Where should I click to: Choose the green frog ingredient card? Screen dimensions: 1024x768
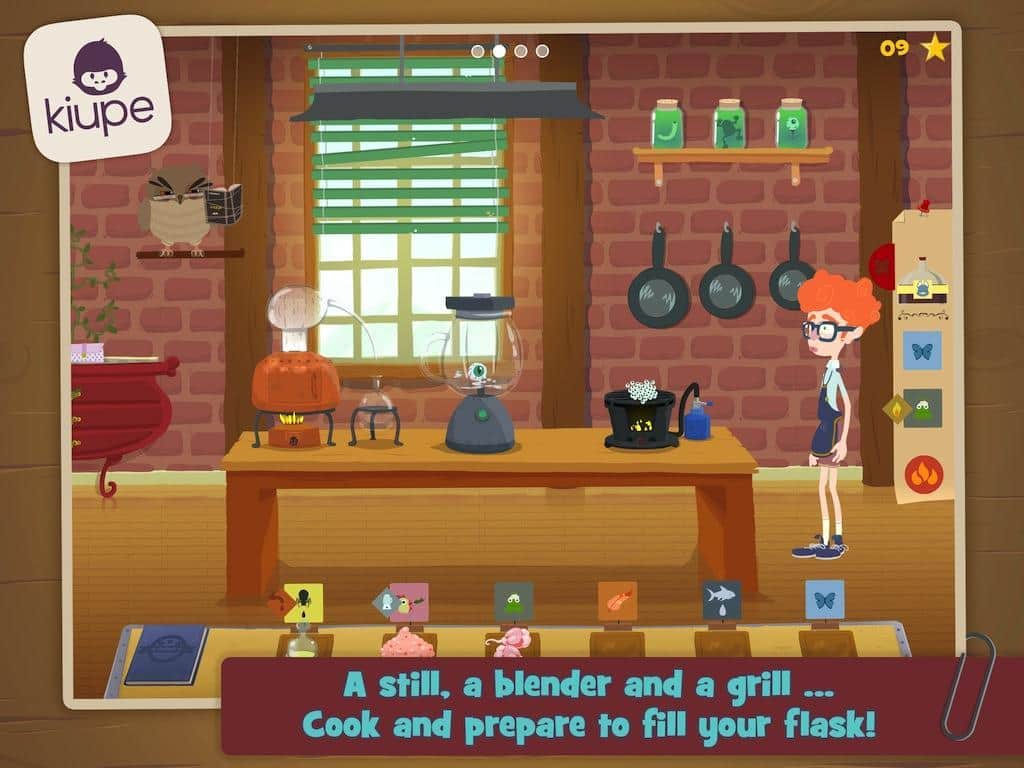click(x=513, y=602)
